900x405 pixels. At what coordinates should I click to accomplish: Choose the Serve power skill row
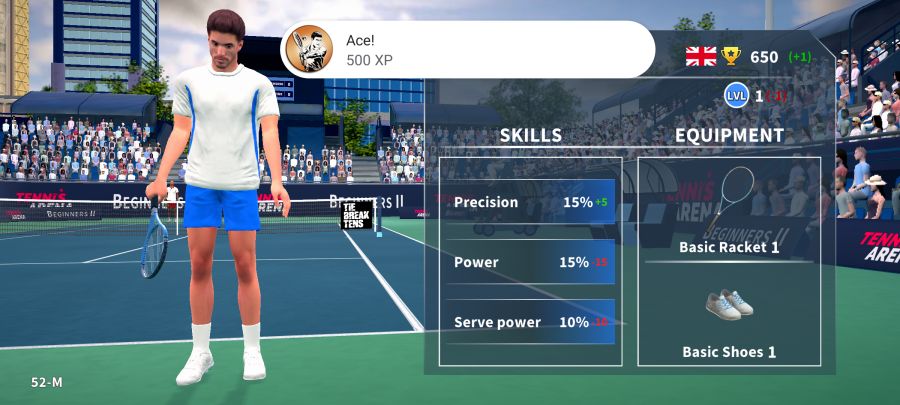(530, 322)
